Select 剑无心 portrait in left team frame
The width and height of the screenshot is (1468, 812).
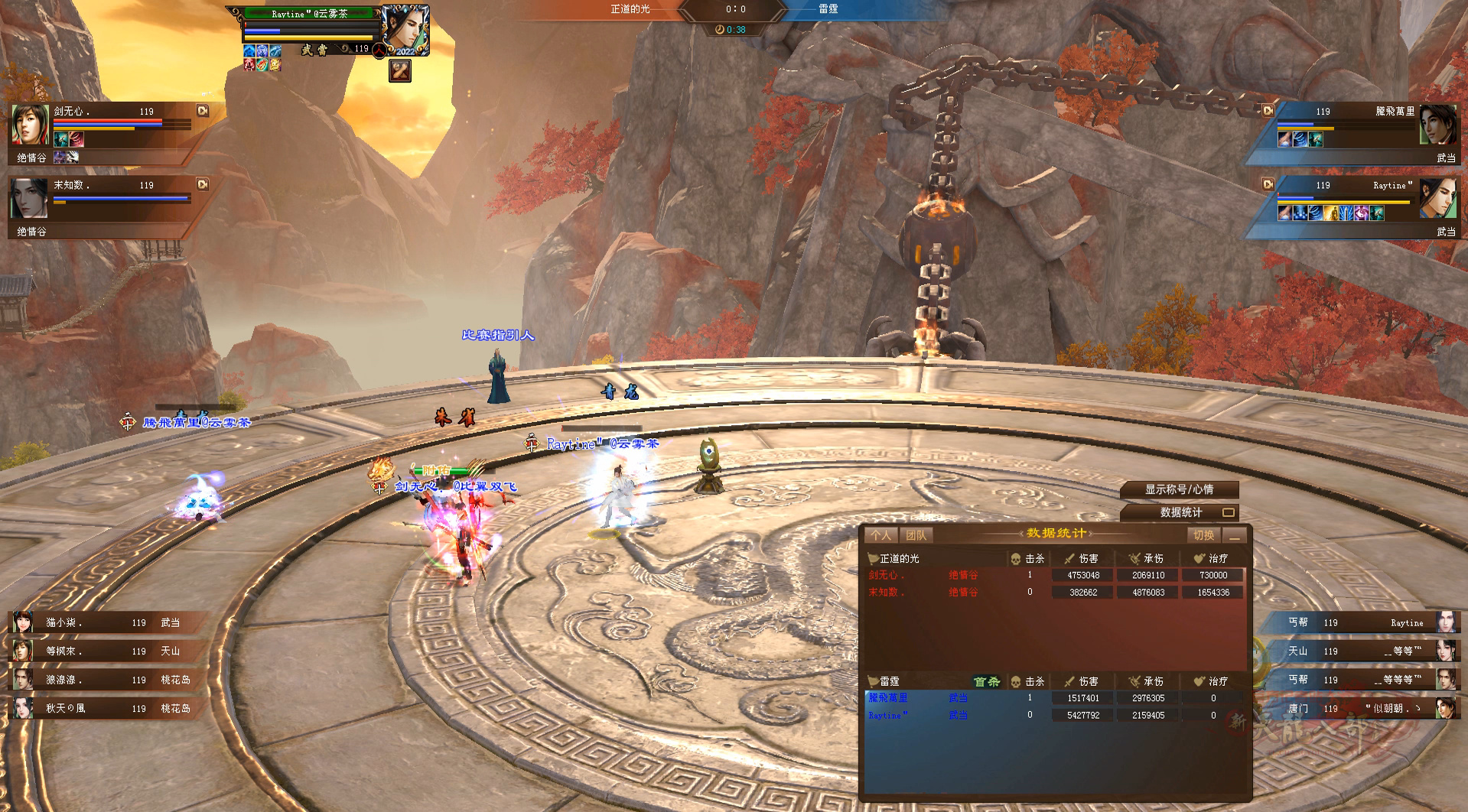31,125
